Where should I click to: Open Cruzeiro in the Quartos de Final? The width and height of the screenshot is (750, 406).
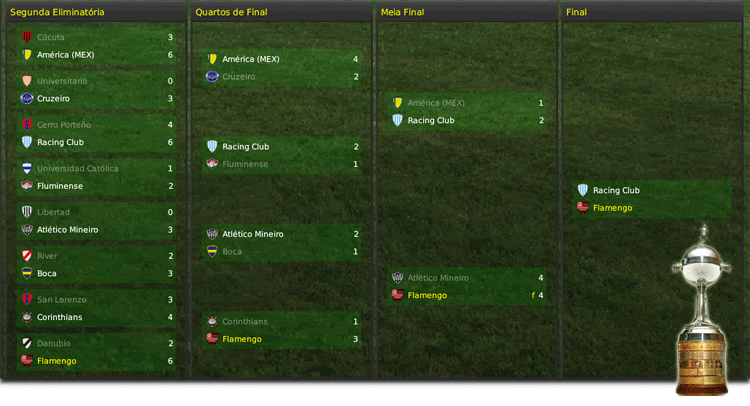pos(239,77)
